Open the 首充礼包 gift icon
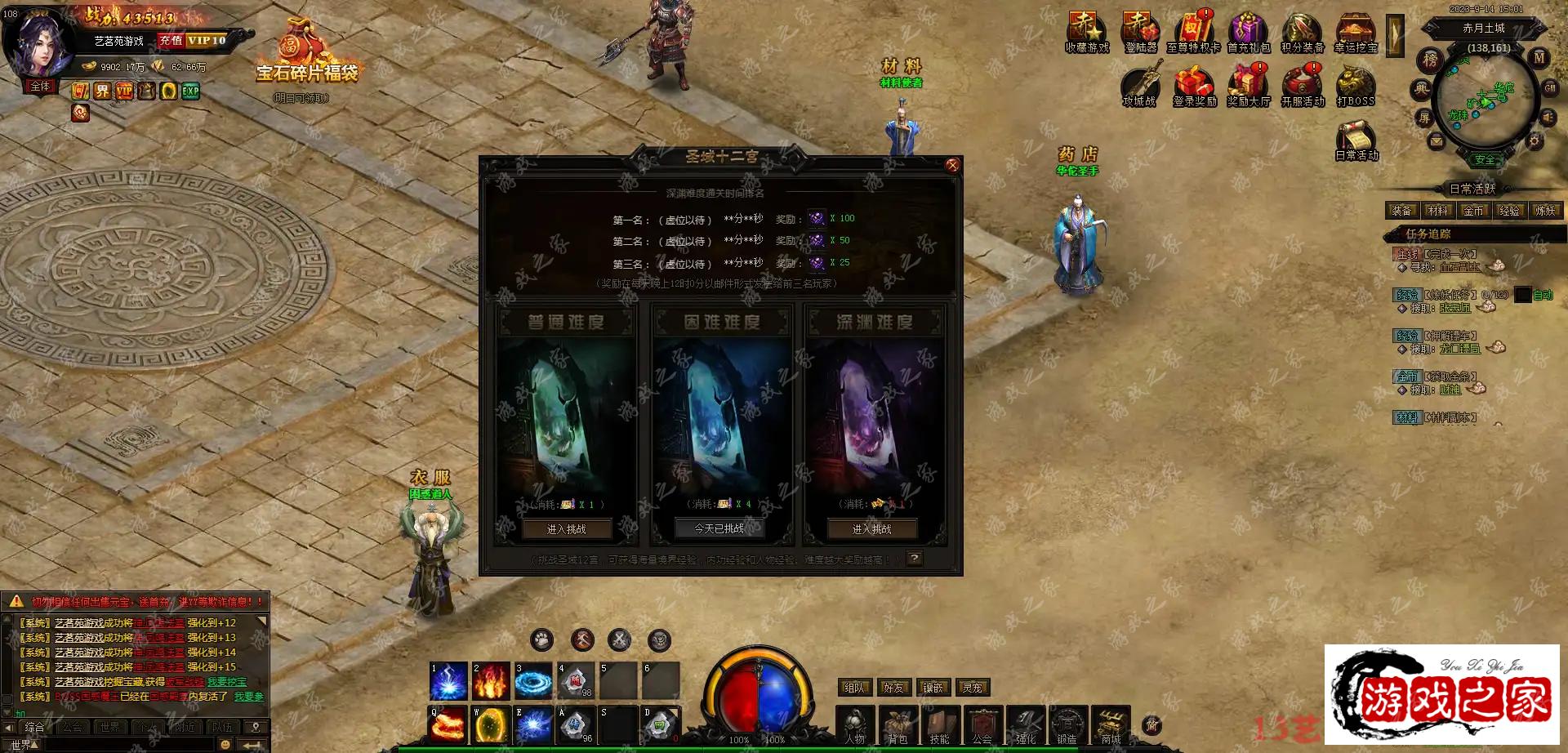This screenshot has height=753, width=1568. coord(1248,33)
